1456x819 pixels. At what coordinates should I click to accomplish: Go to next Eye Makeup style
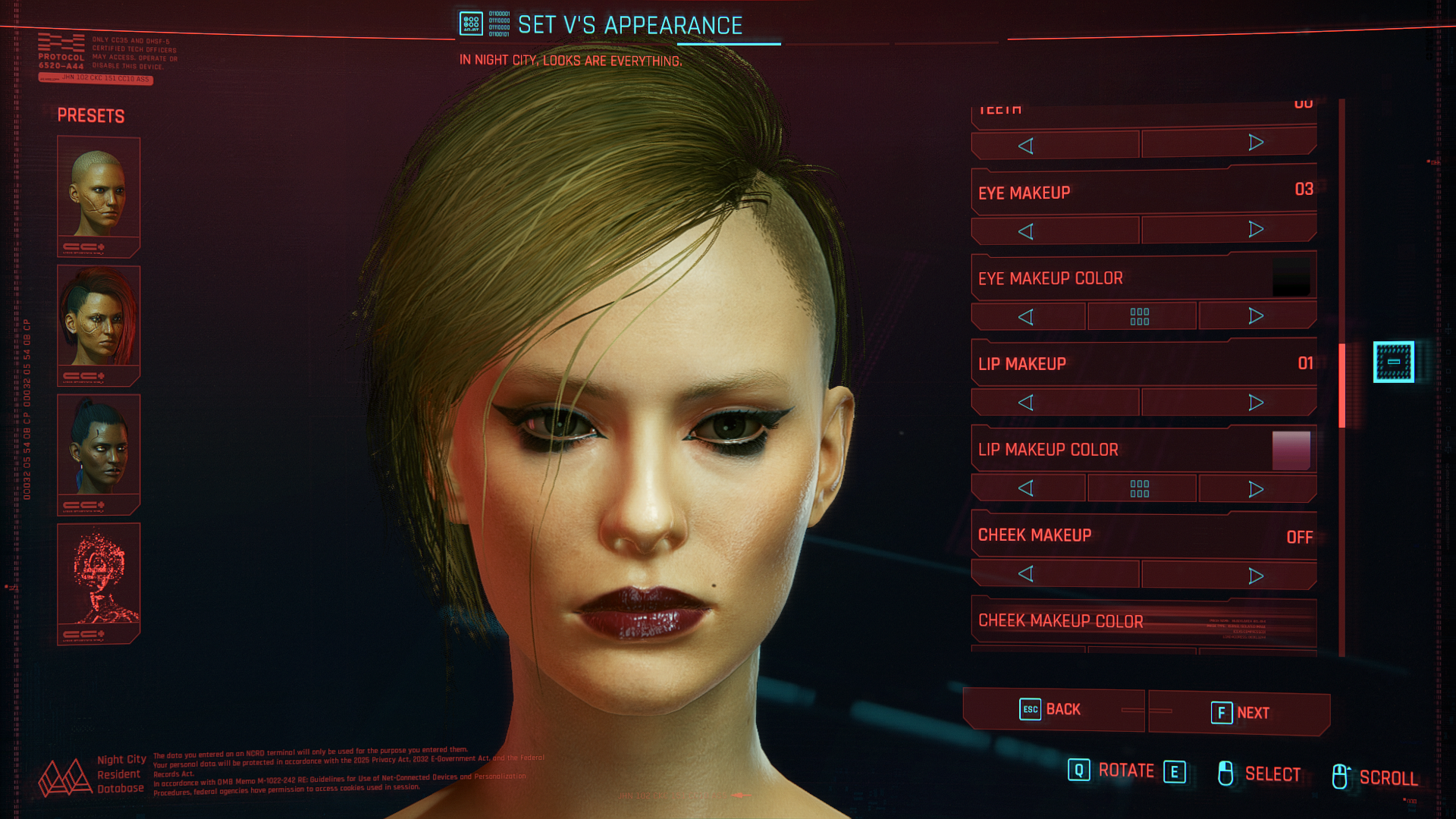(1255, 230)
